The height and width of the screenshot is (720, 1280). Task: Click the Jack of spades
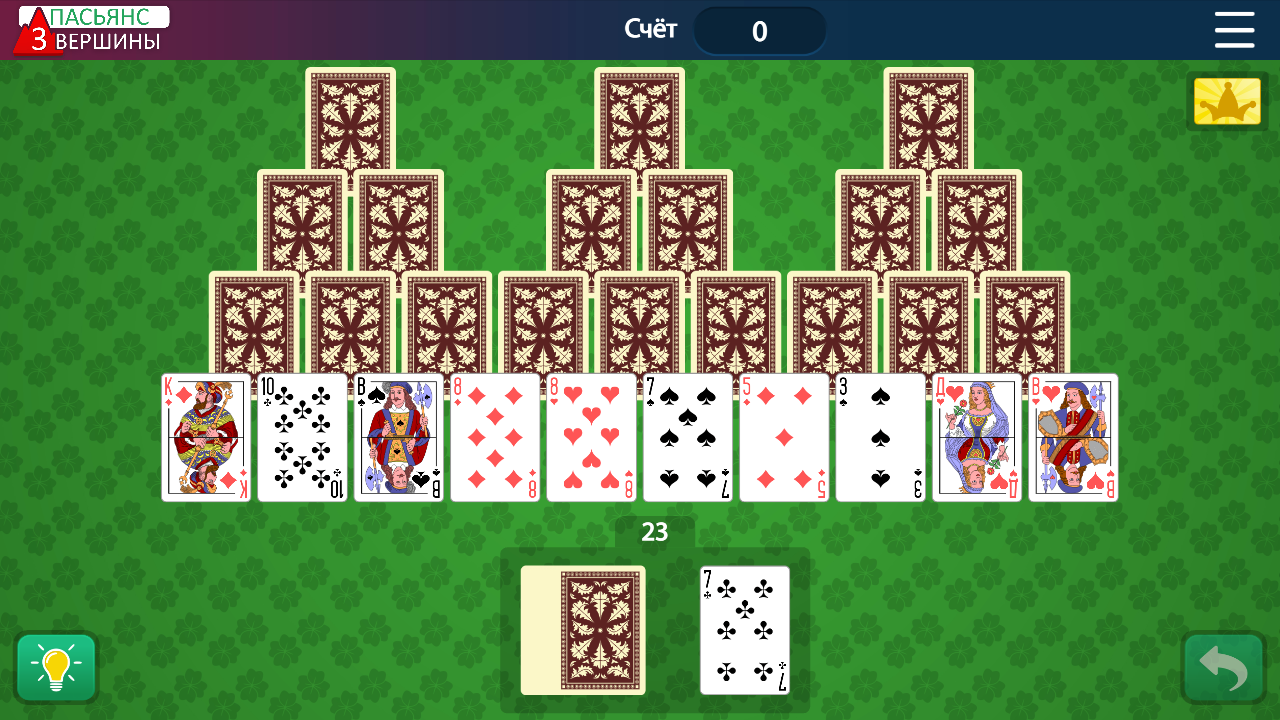pos(399,438)
